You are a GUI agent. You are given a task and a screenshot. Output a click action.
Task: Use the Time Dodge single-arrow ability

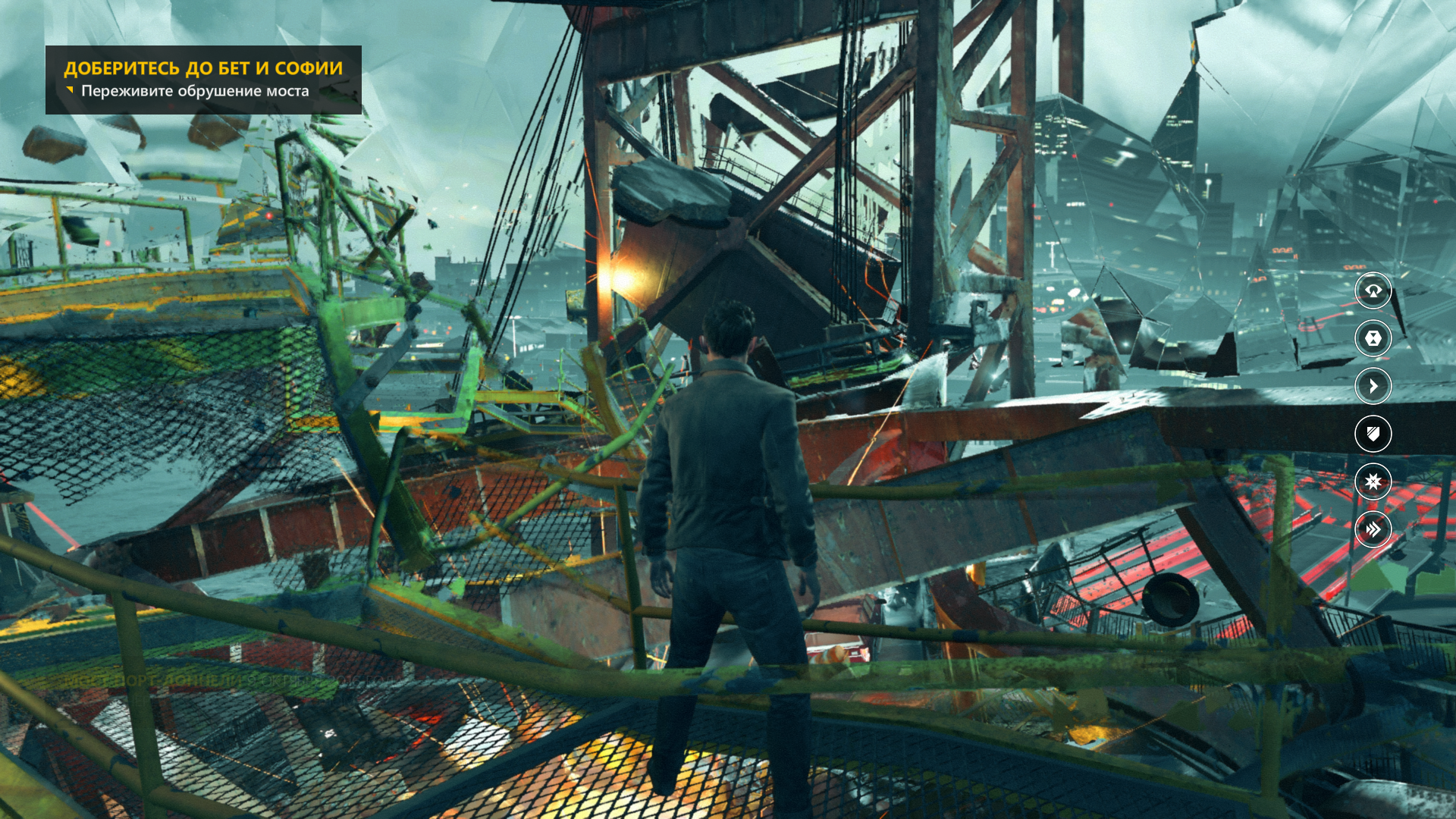pyautogui.click(x=1373, y=386)
